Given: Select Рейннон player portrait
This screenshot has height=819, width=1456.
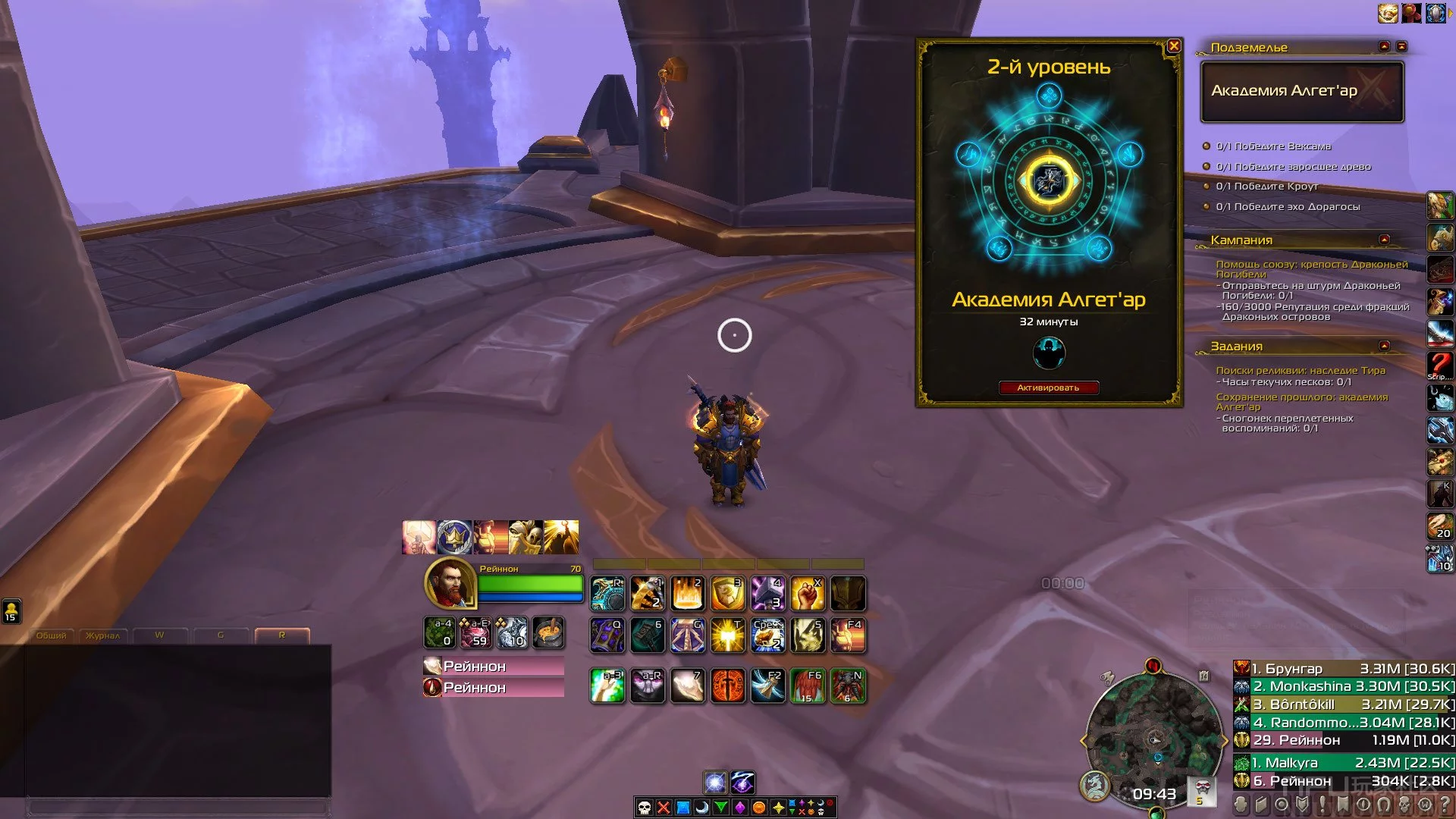Looking at the screenshot, I should [x=450, y=584].
